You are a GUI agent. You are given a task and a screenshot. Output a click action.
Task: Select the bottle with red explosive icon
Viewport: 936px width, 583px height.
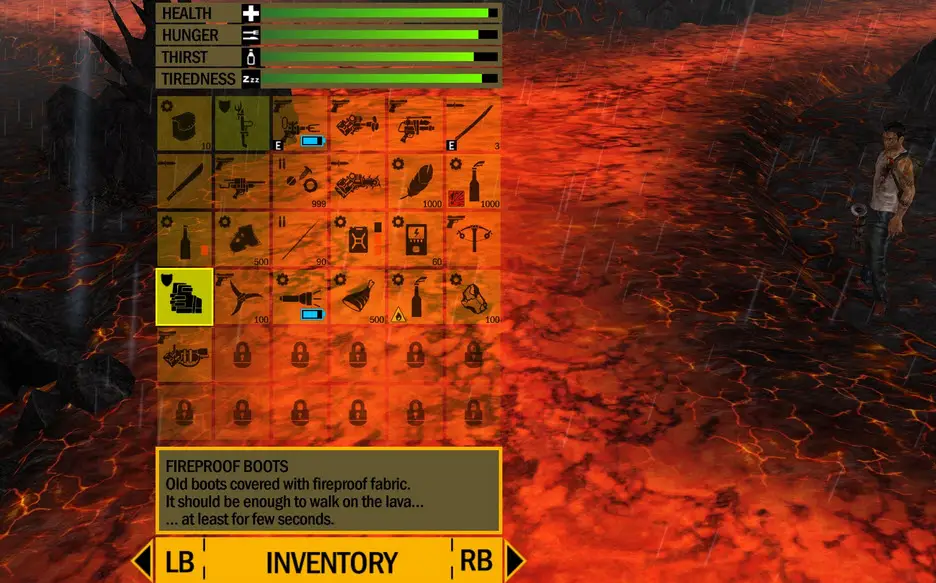pyautogui.click(x=472, y=181)
